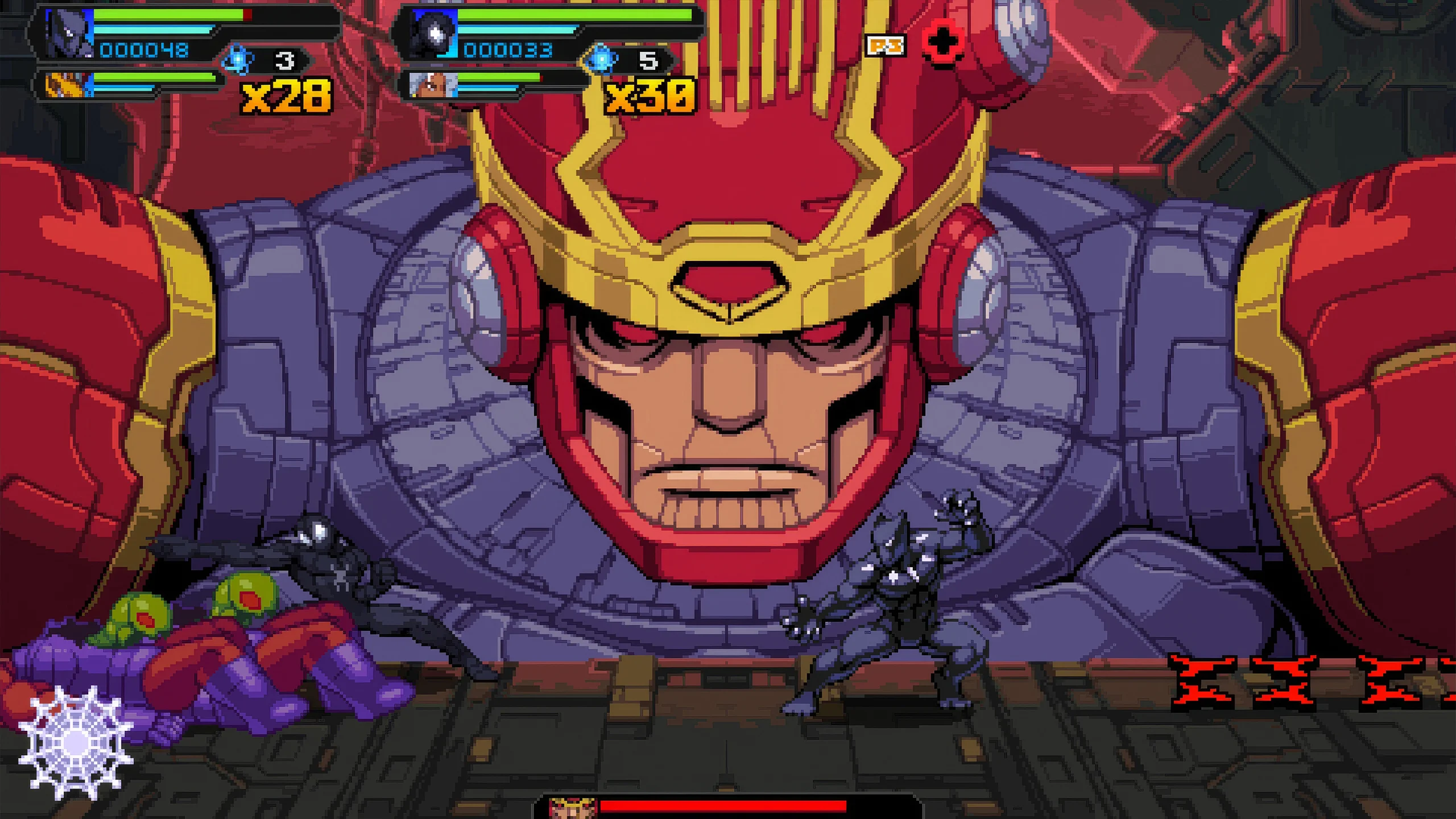Select the Black Panther player portrait
The width and height of the screenshot is (1456, 819).
pyautogui.click(x=68, y=34)
